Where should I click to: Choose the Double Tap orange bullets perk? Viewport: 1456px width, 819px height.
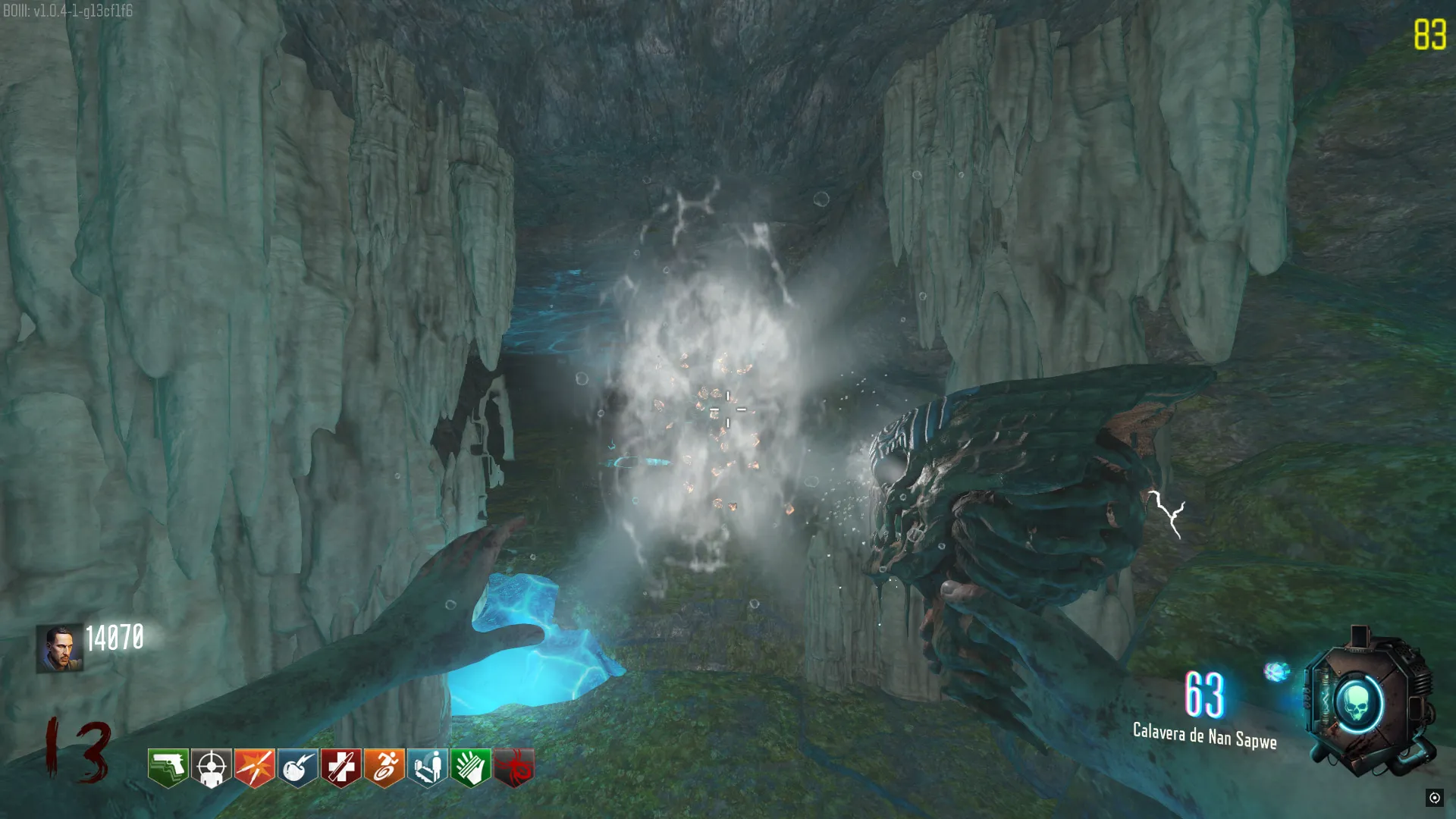click(255, 767)
